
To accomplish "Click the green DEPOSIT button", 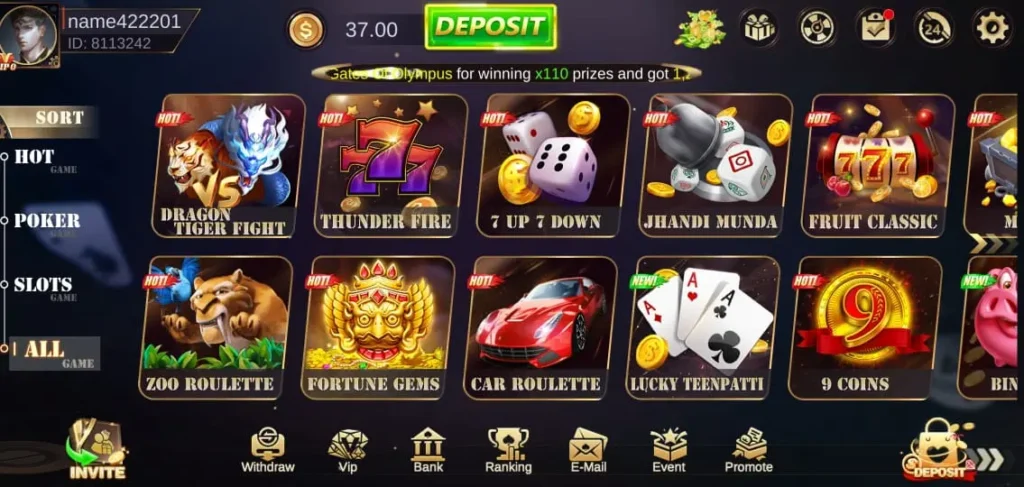I will click(490, 27).
